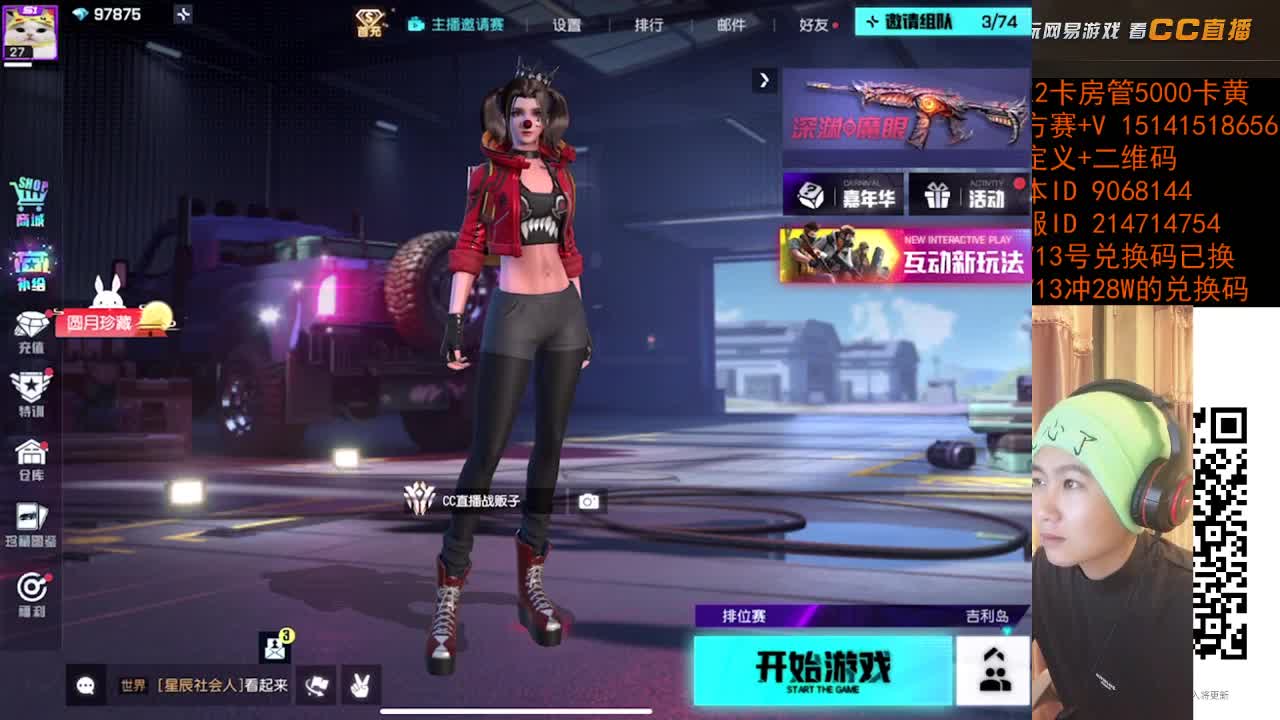Expand the world chat bubble

point(85,686)
